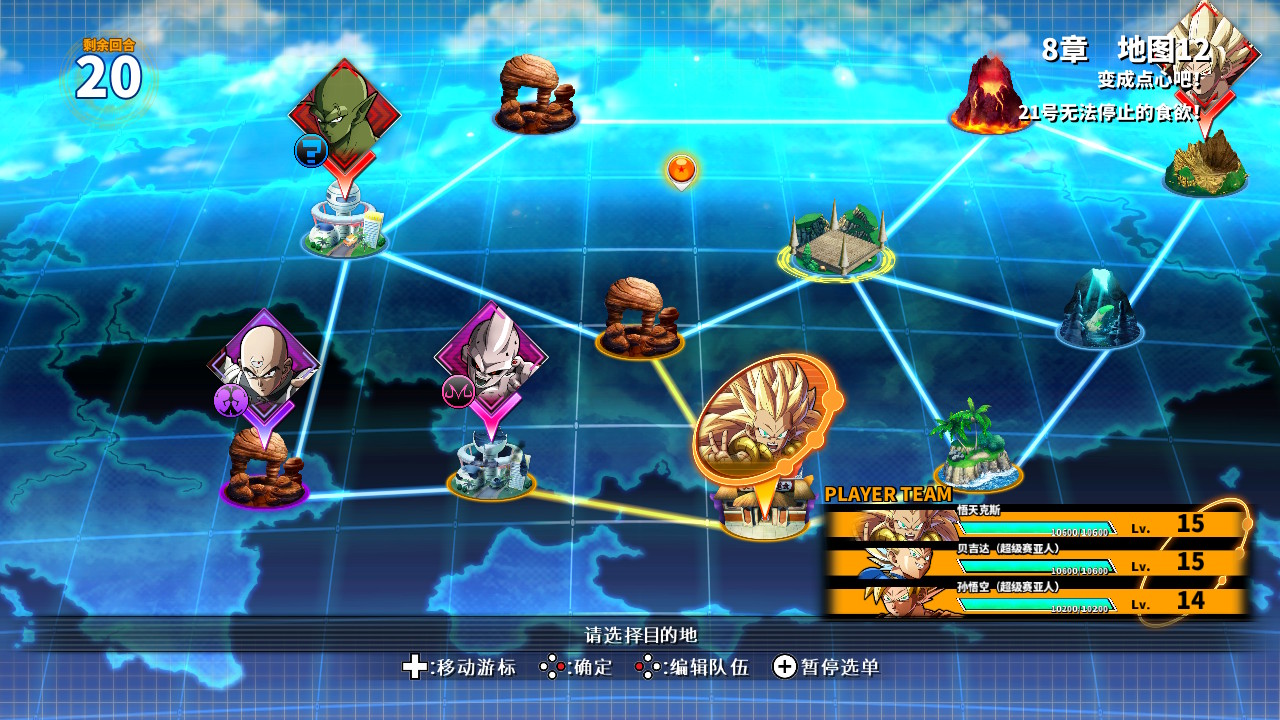Choose the city node beneath Piccolo
The image size is (1280, 720).
pos(345,225)
